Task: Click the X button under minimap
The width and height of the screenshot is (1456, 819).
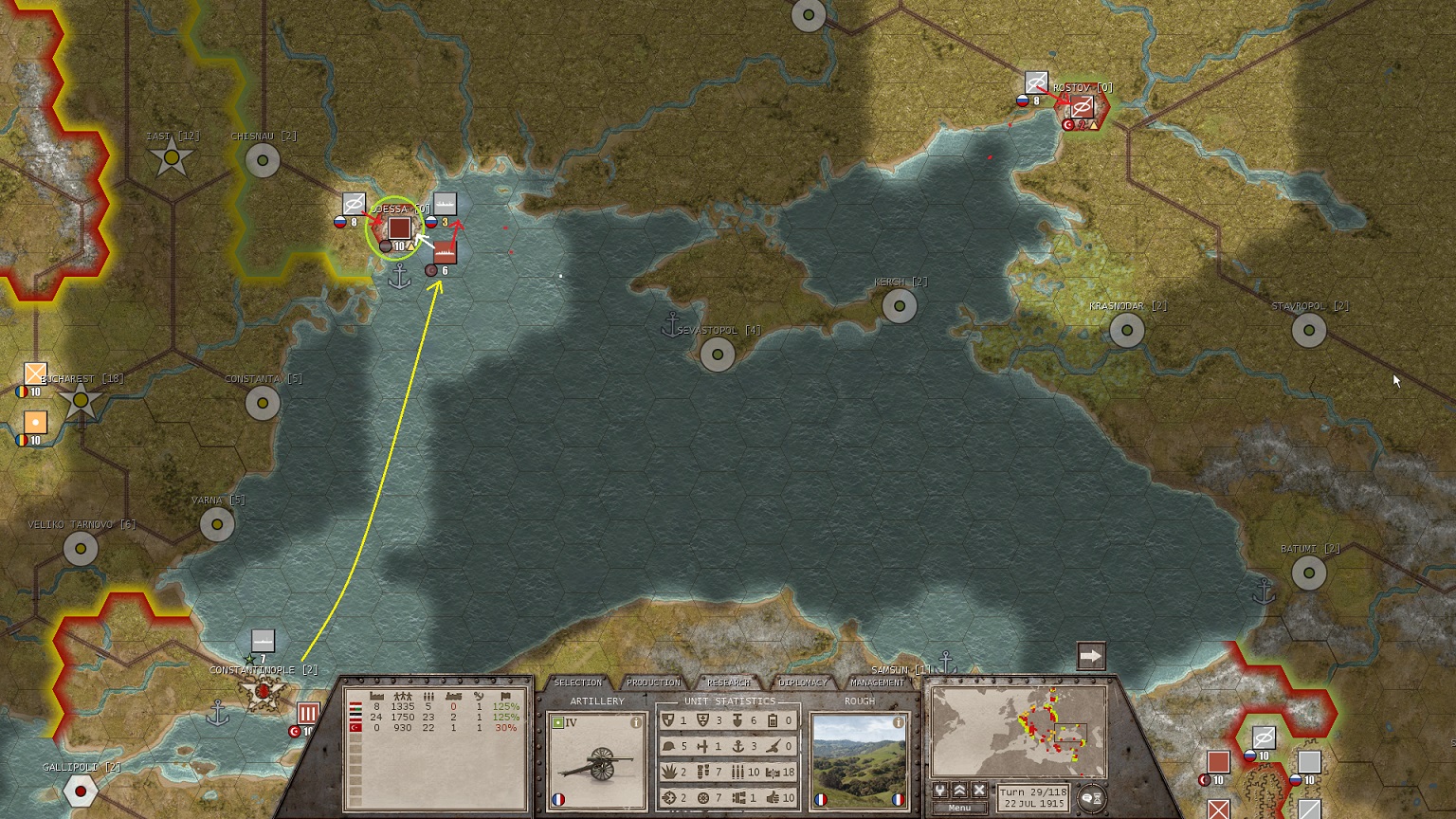Action: tap(979, 790)
